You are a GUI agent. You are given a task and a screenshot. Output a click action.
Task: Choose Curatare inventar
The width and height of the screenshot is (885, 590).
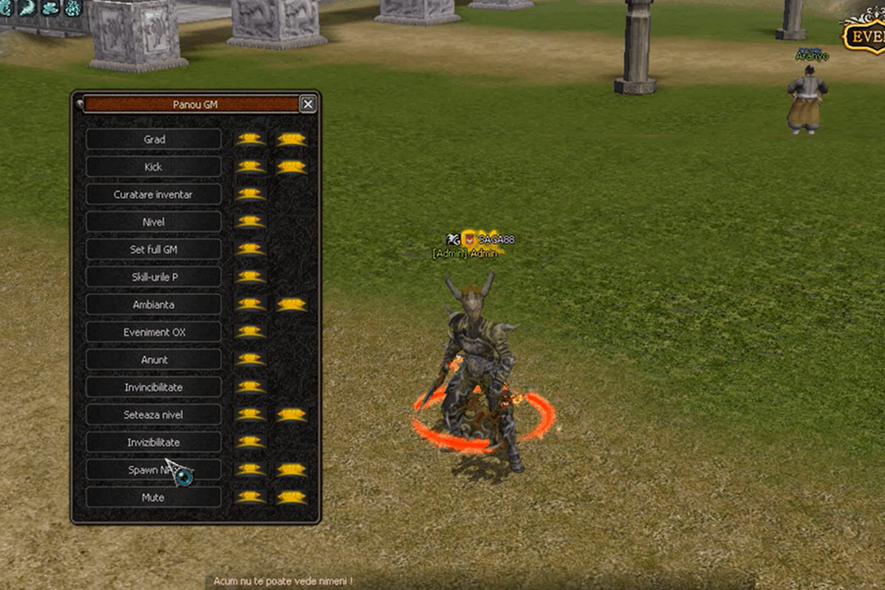(x=154, y=194)
